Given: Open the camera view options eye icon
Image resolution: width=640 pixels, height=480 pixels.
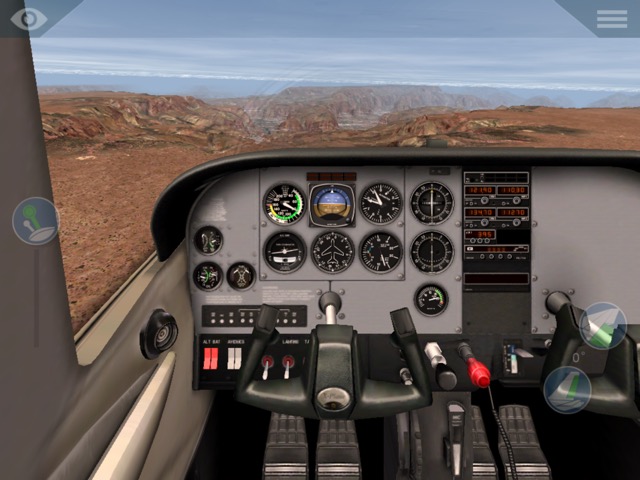Looking at the screenshot, I should (x=28, y=18).
